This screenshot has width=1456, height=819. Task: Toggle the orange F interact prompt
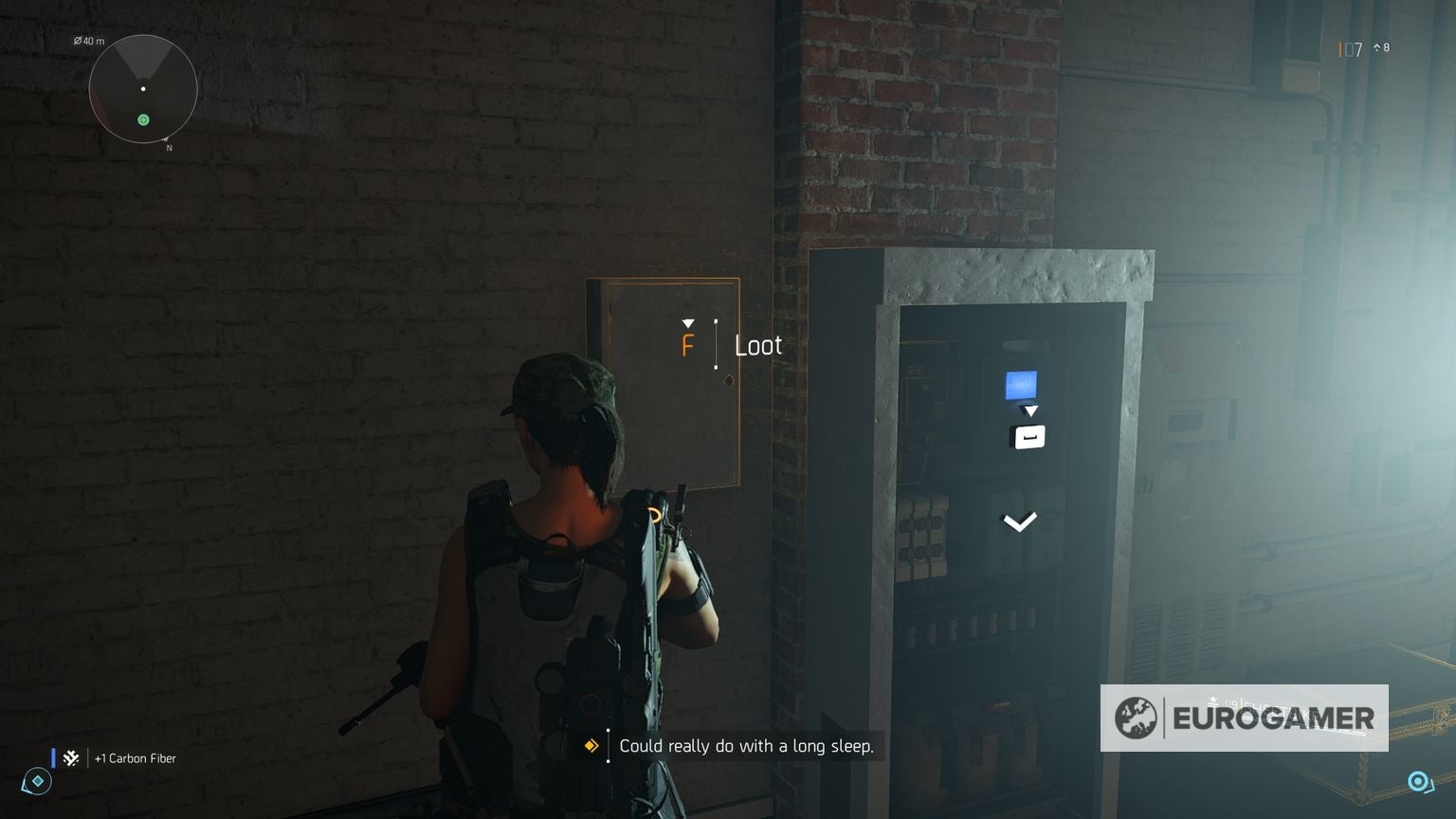(688, 344)
